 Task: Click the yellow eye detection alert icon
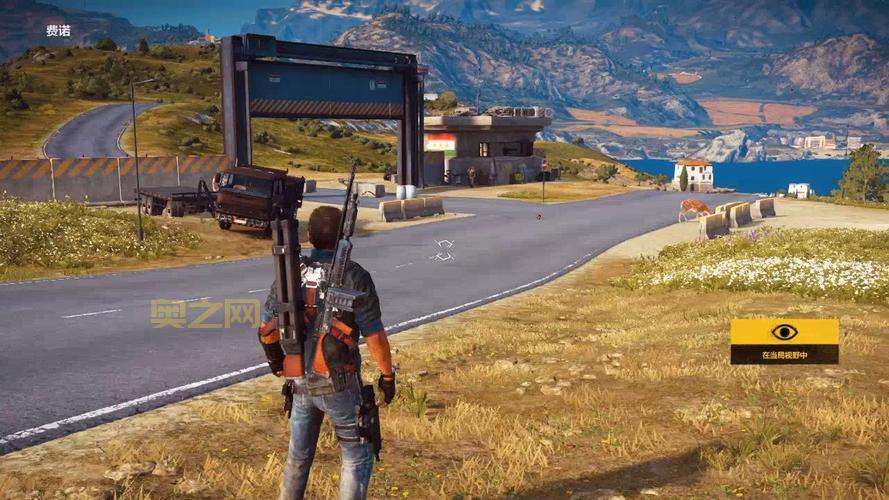point(784,332)
